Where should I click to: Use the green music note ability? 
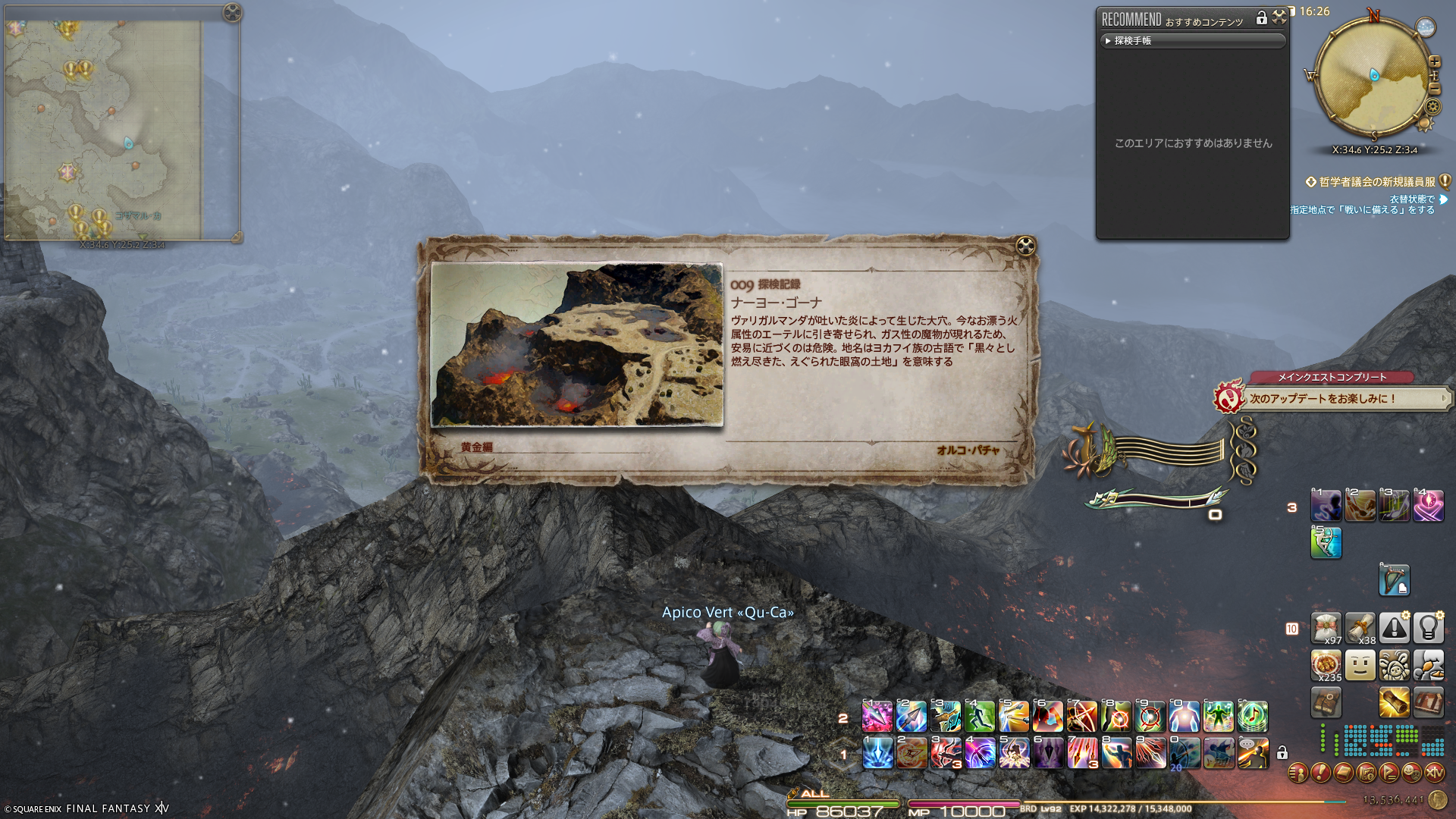pos(1253,717)
